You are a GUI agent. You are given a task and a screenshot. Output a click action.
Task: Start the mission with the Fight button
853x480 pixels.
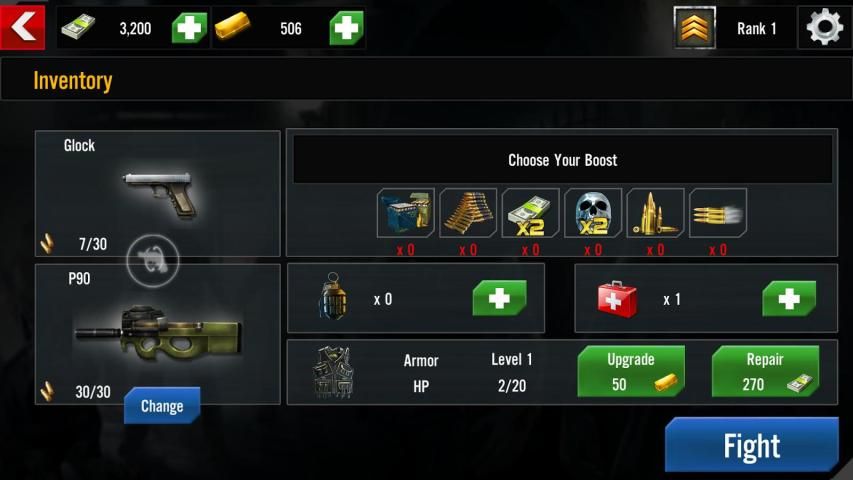pyautogui.click(x=751, y=445)
